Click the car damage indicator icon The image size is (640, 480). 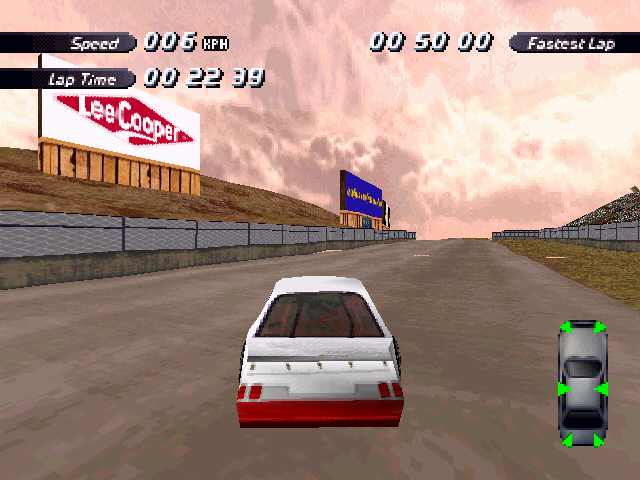[x=582, y=383]
